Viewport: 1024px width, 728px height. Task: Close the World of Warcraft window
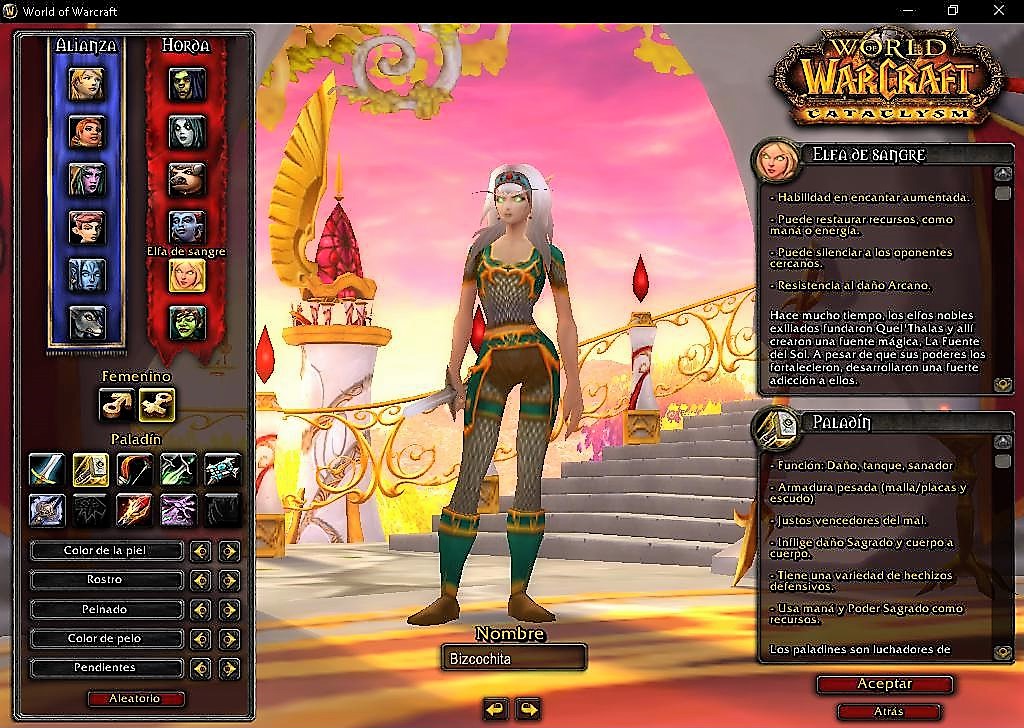click(x=999, y=11)
